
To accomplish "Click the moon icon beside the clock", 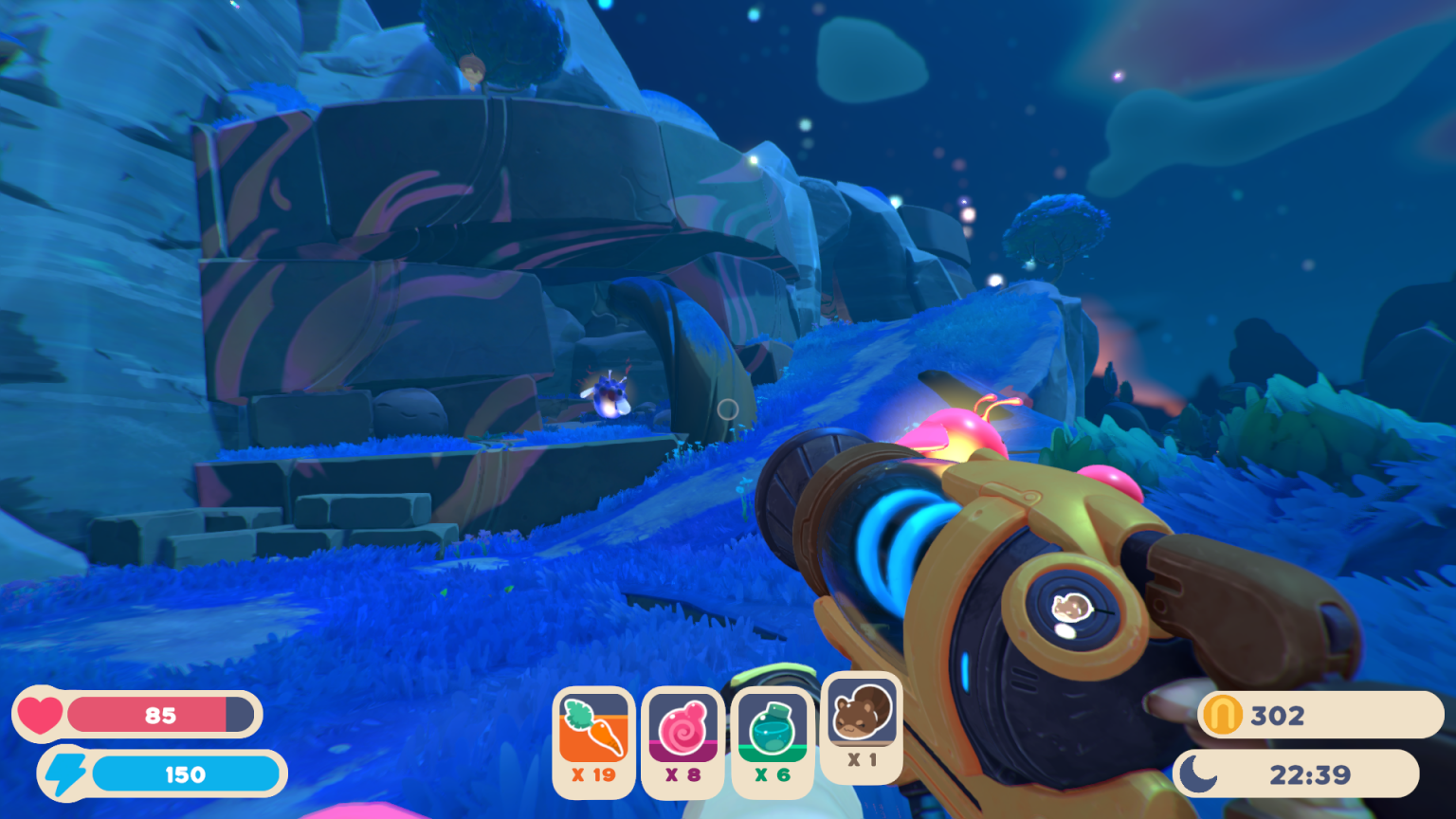I will 1198,774.
